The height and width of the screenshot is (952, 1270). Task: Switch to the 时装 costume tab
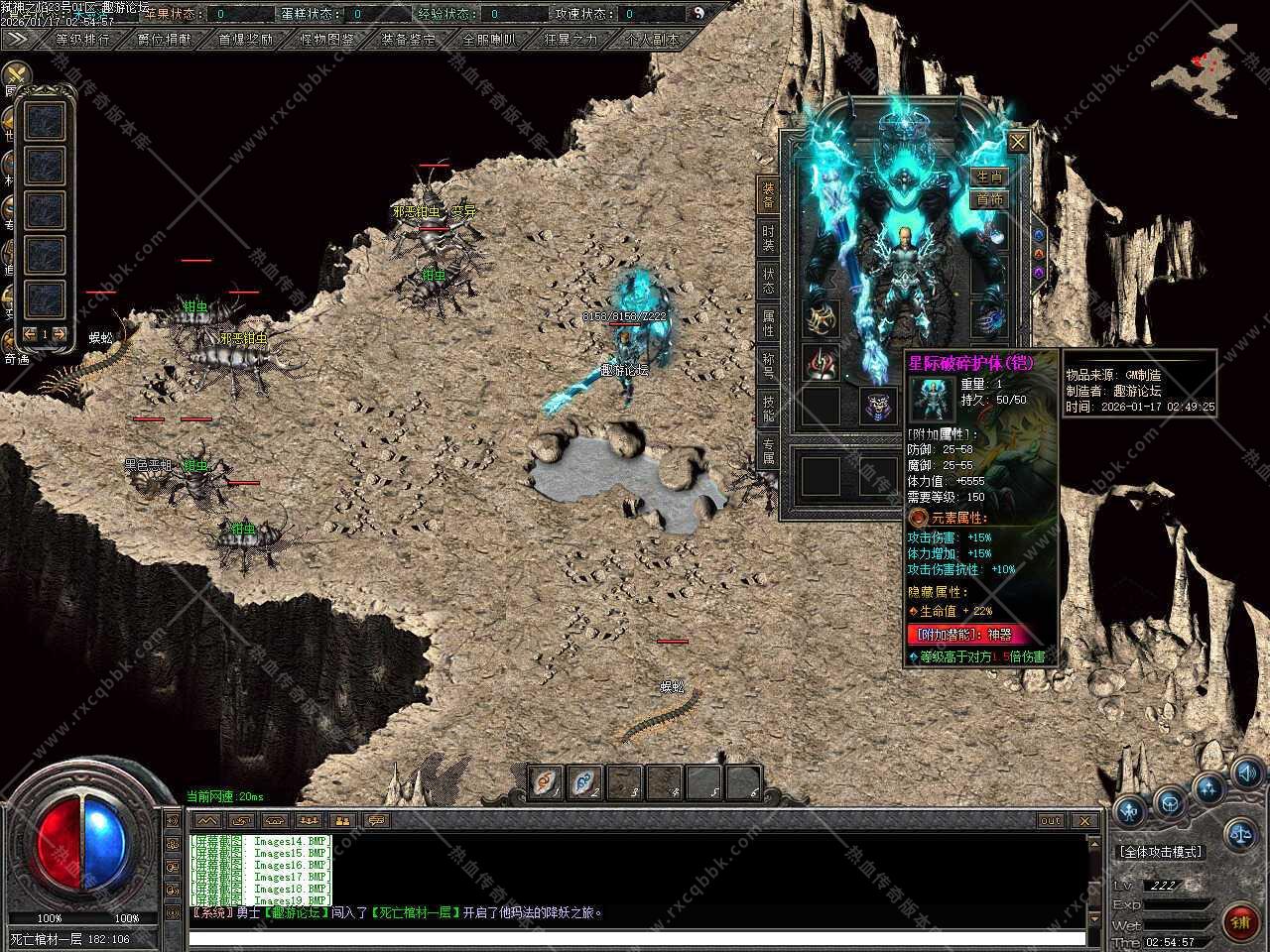tap(768, 238)
